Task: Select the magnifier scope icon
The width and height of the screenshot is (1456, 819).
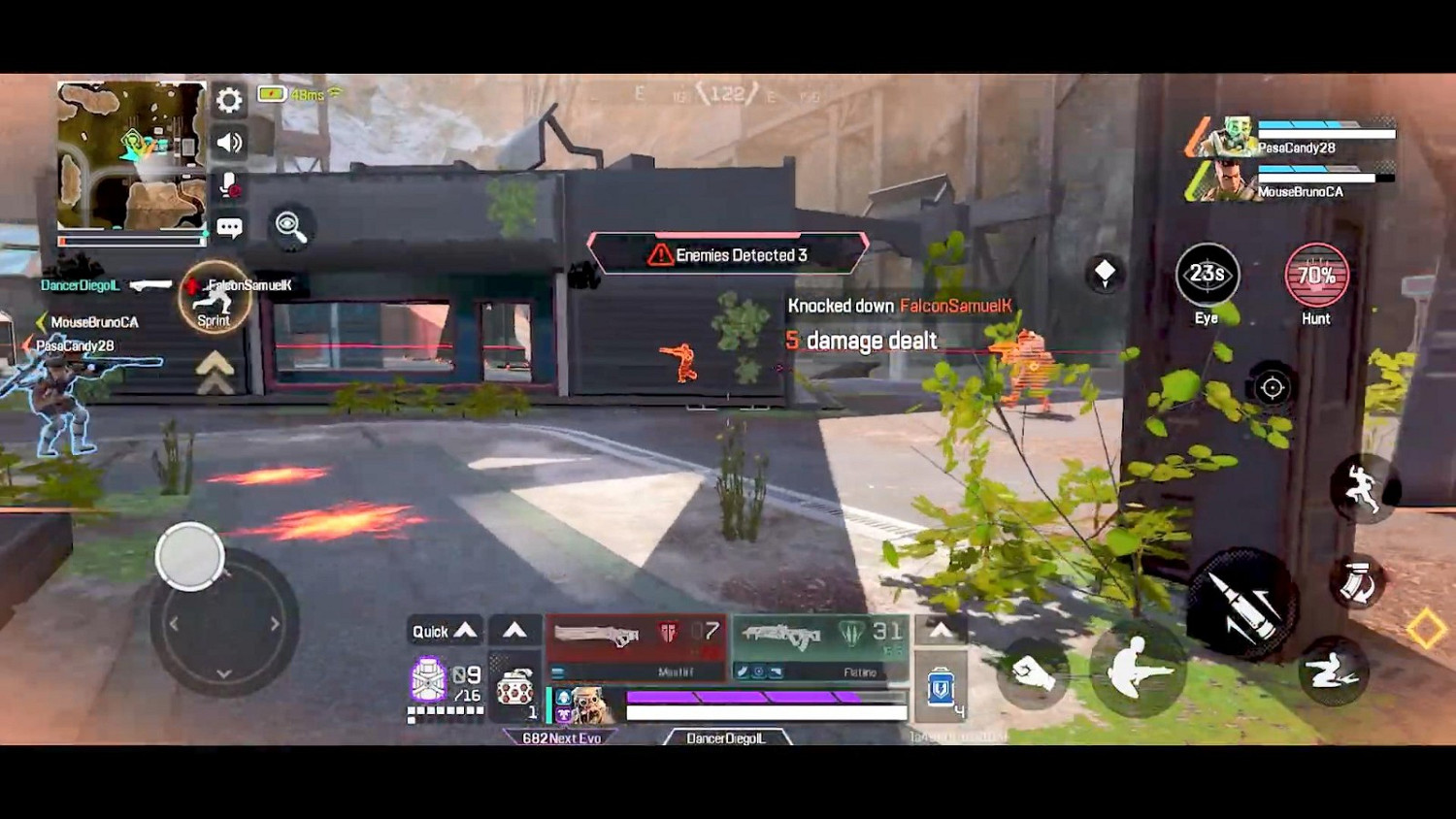Action: point(290,226)
